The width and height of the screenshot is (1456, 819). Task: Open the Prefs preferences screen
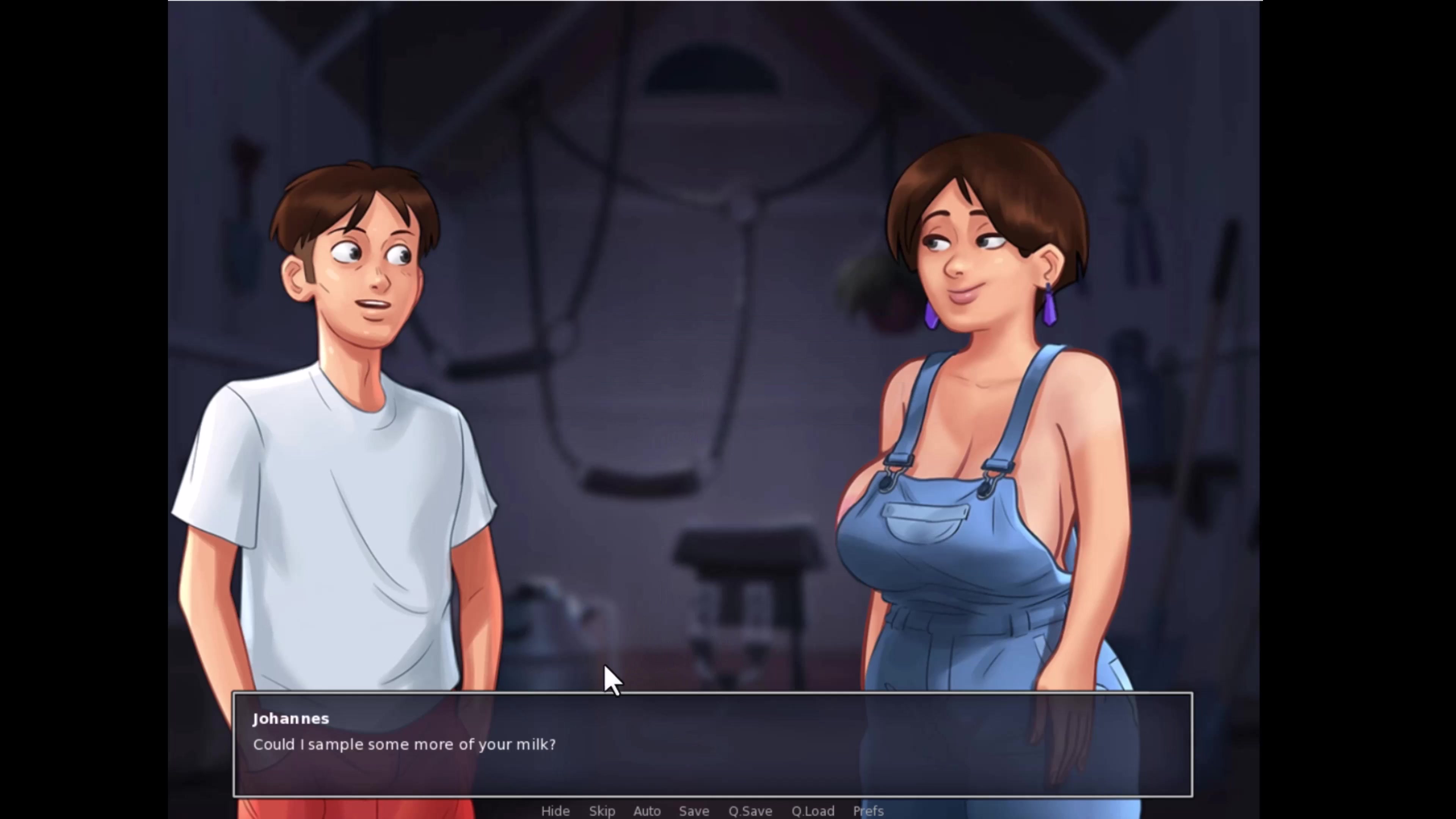click(868, 811)
